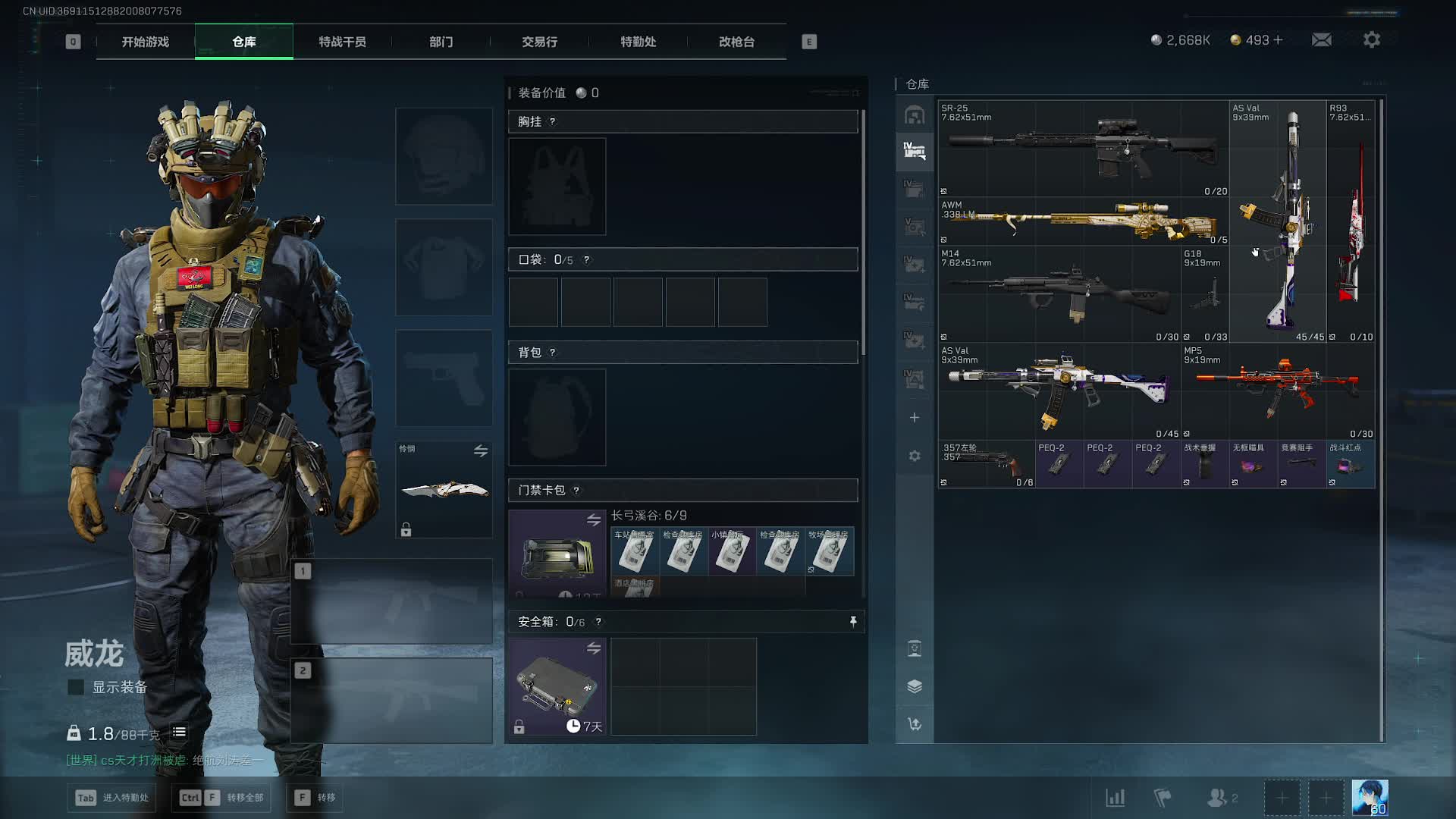Toggle the 显示装备 checkbox

[76, 687]
